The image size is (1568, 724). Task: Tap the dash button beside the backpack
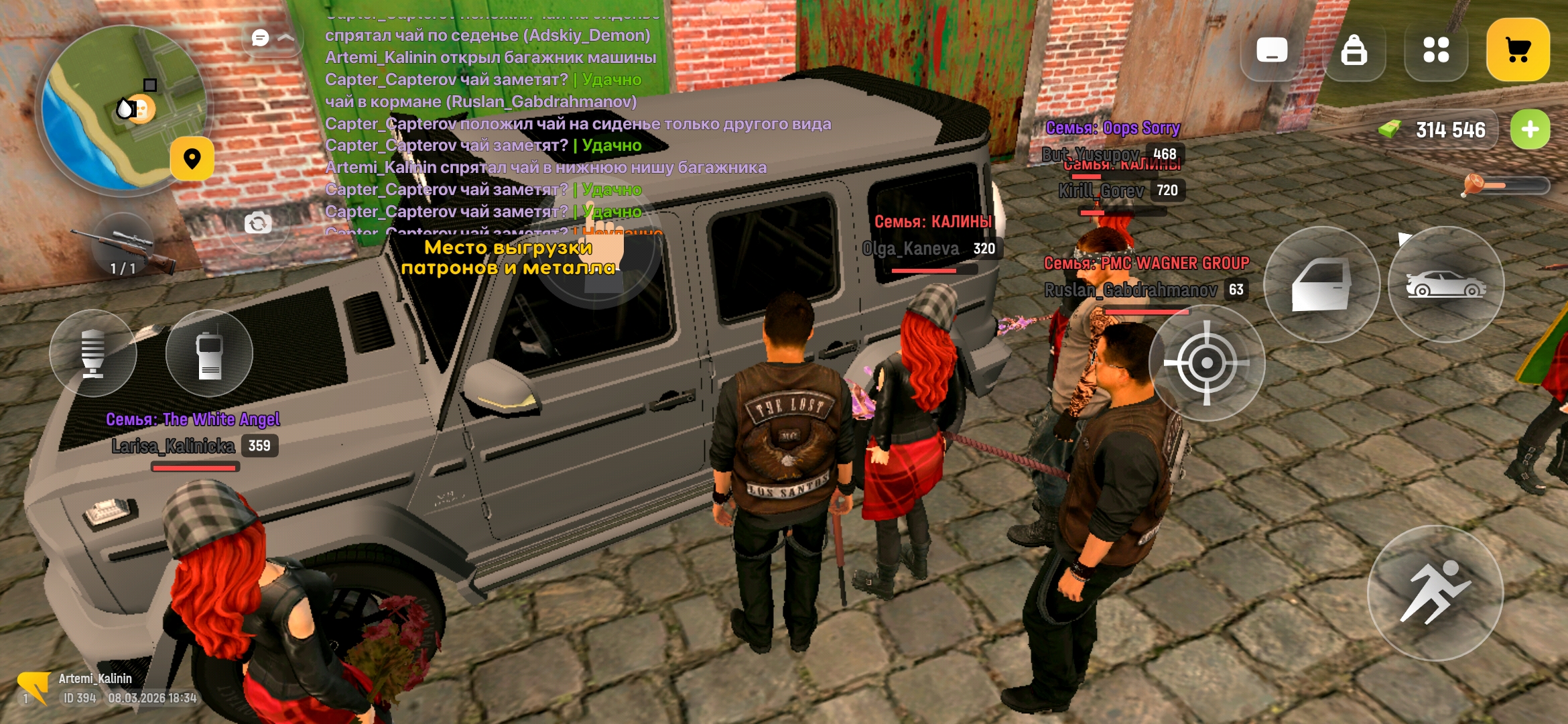click(x=1272, y=50)
